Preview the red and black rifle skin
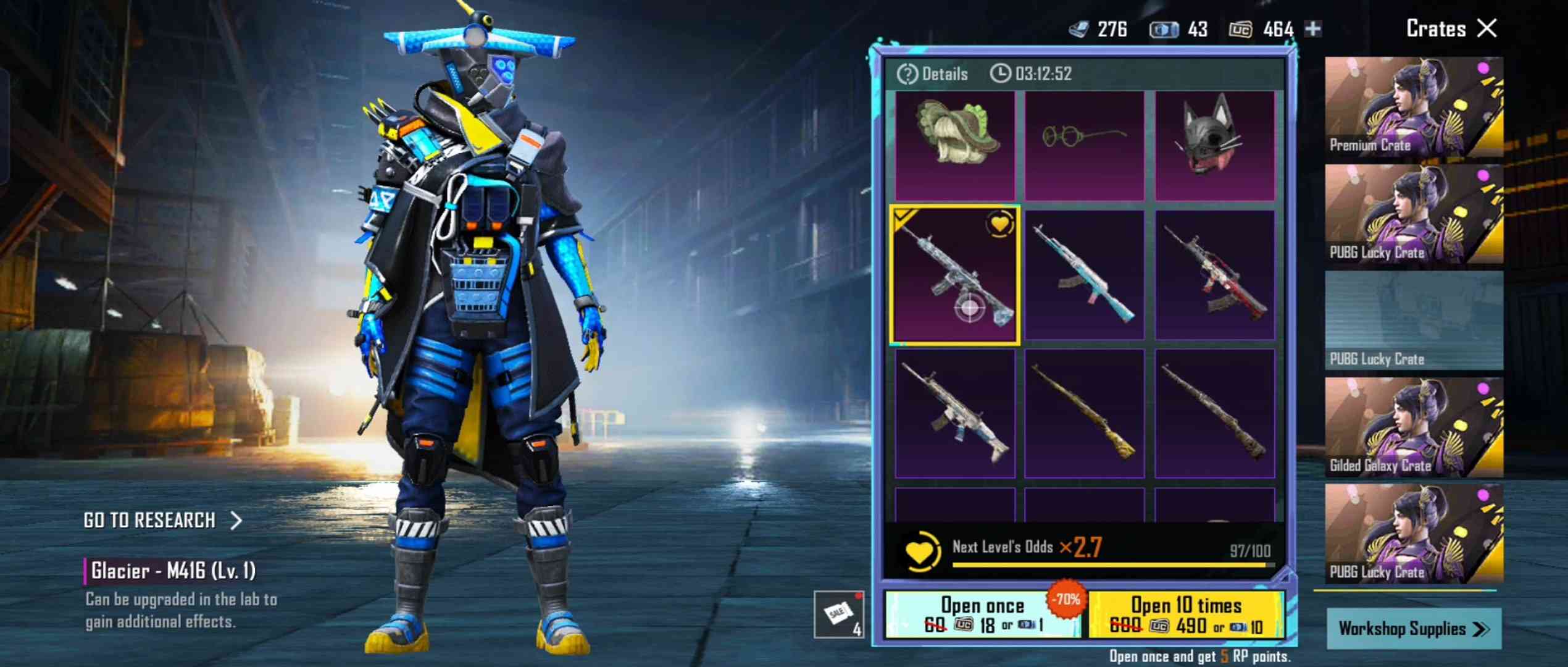The width and height of the screenshot is (1568, 667). point(1214,275)
